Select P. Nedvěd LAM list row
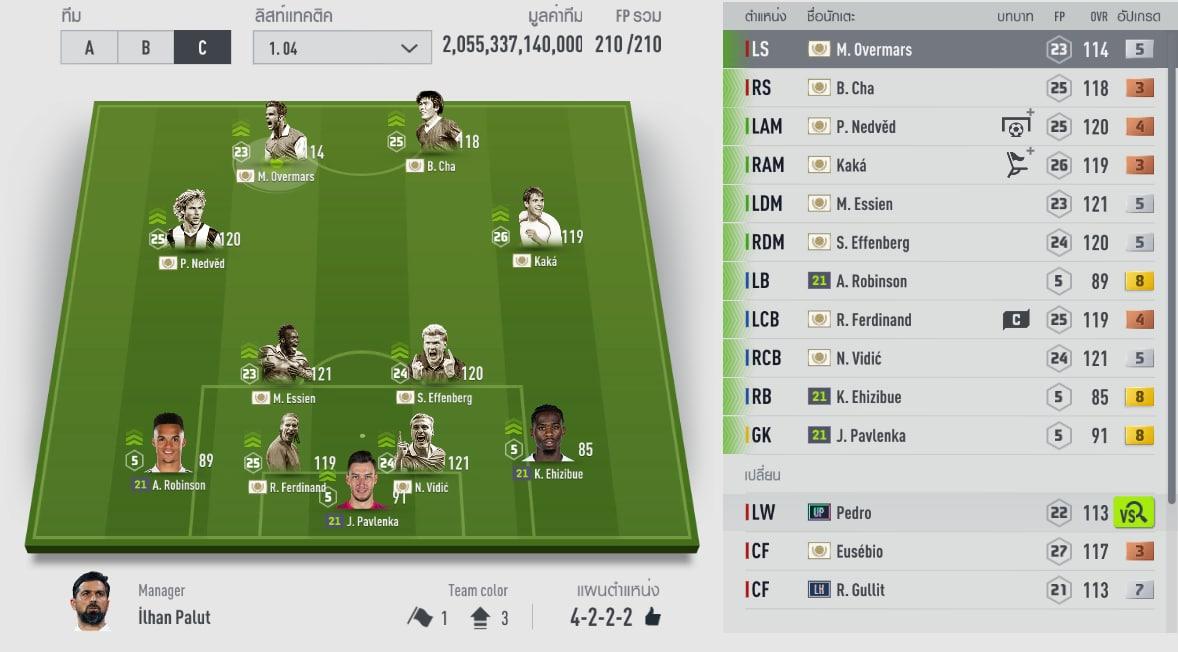Image resolution: width=1178 pixels, height=652 pixels. pyautogui.click(x=940, y=127)
